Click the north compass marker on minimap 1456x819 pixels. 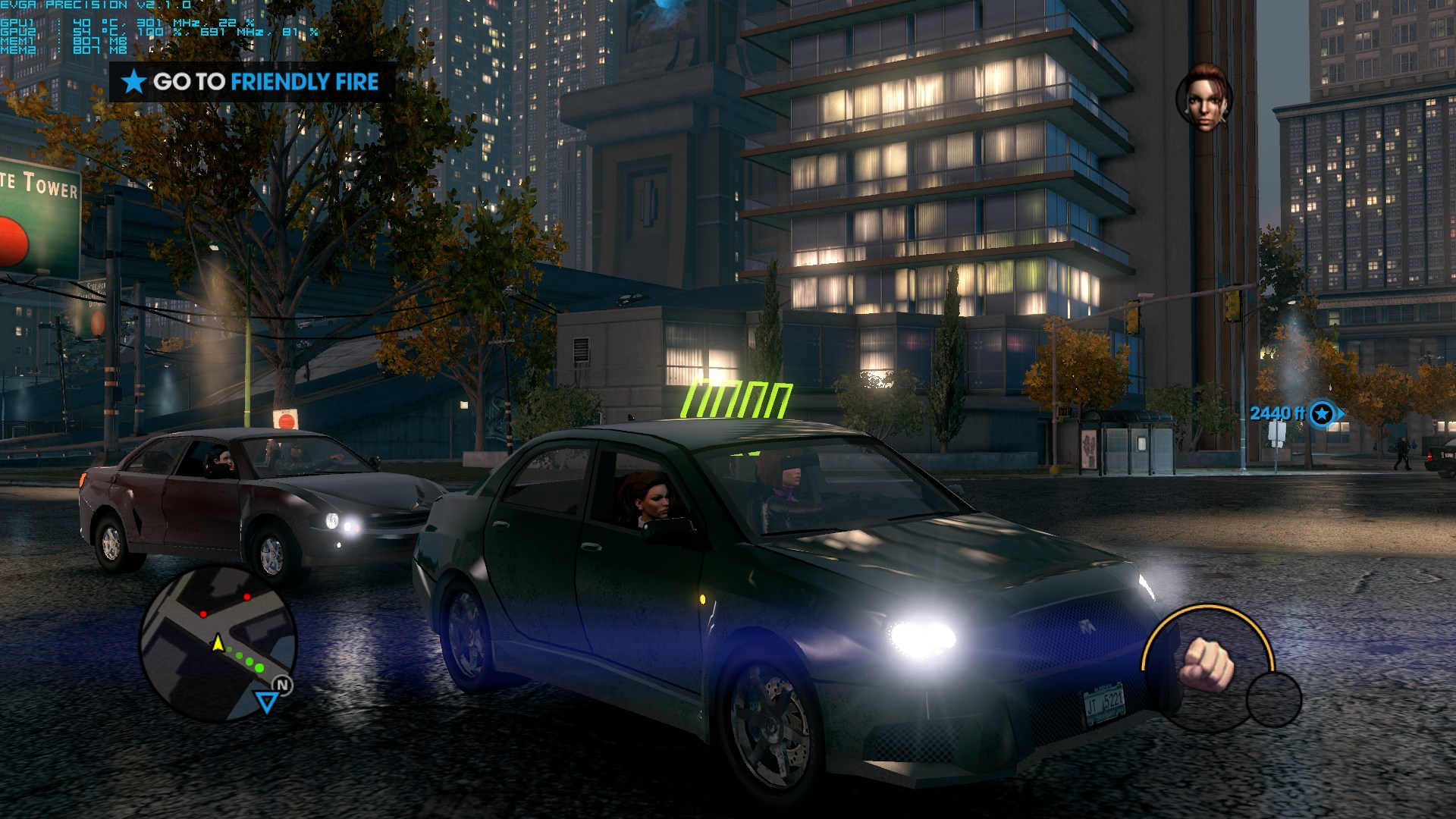(x=282, y=686)
